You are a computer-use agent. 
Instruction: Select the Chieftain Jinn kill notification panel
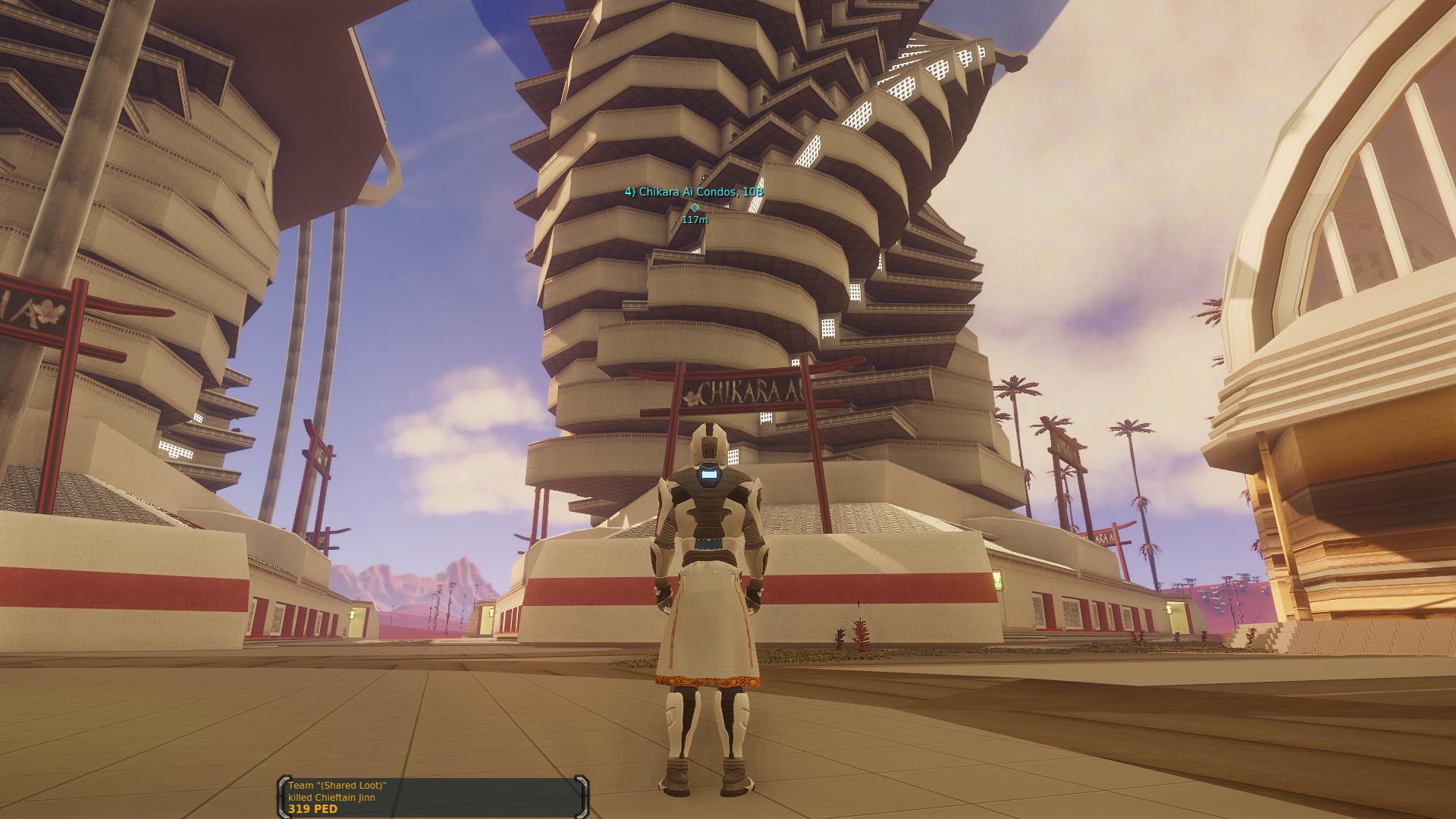433,797
